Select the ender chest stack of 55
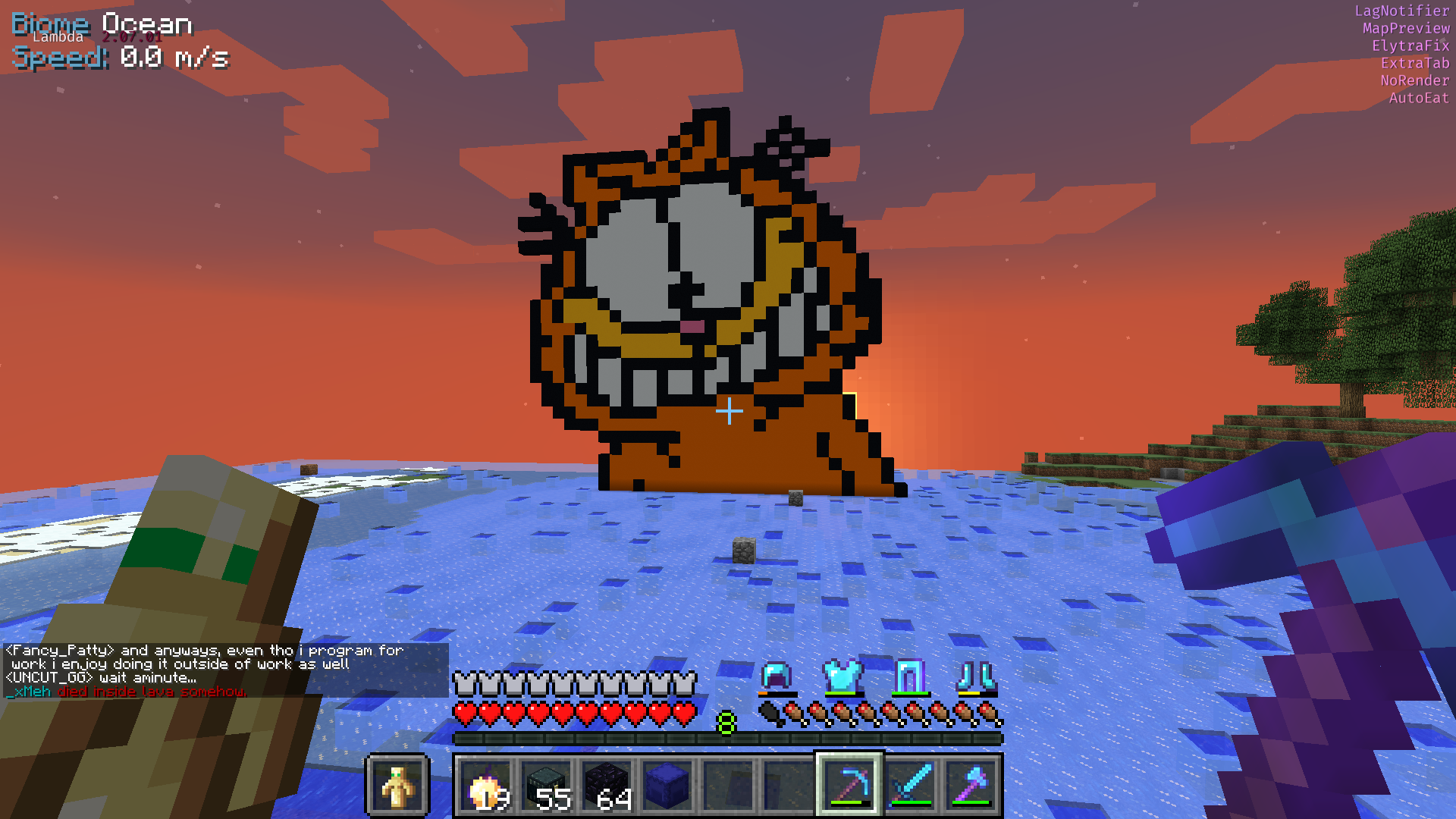 coord(550,787)
